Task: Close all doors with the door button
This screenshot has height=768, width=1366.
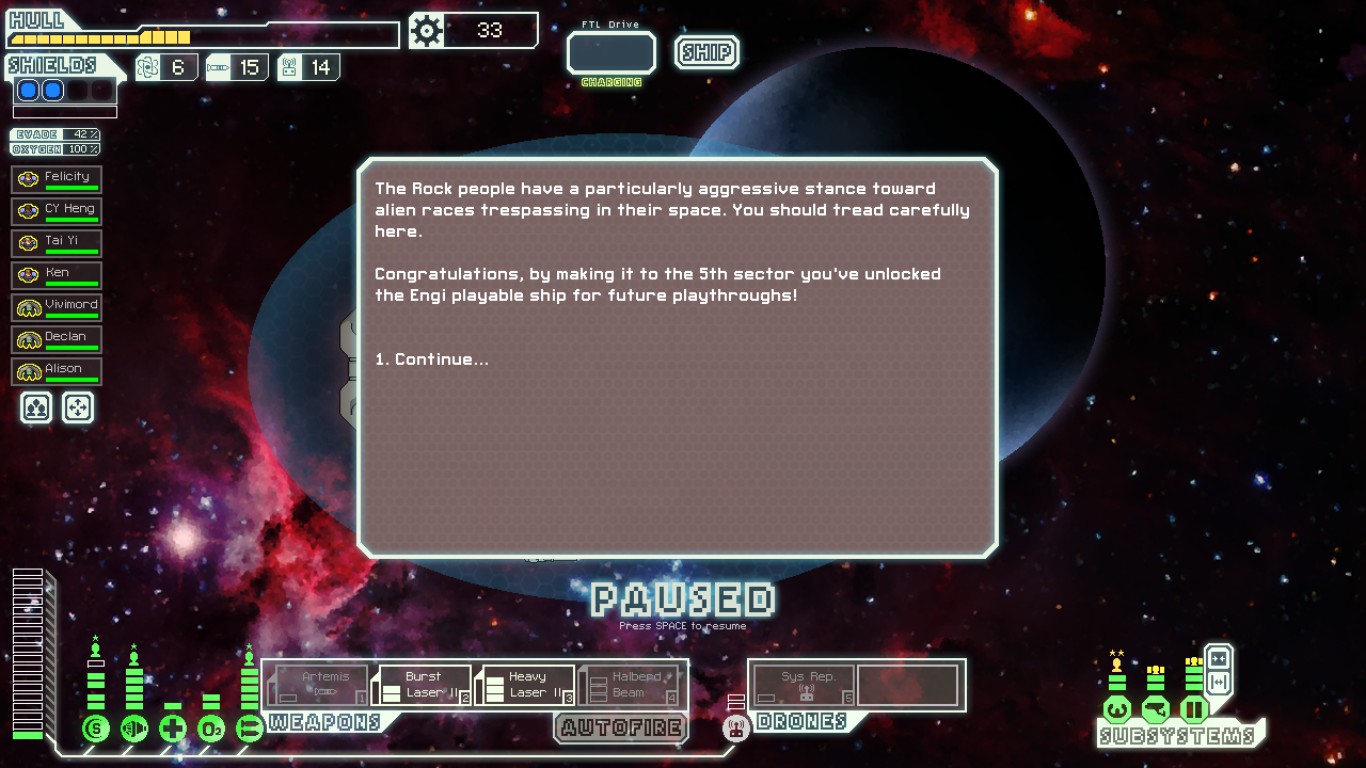Action: click(1218, 659)
